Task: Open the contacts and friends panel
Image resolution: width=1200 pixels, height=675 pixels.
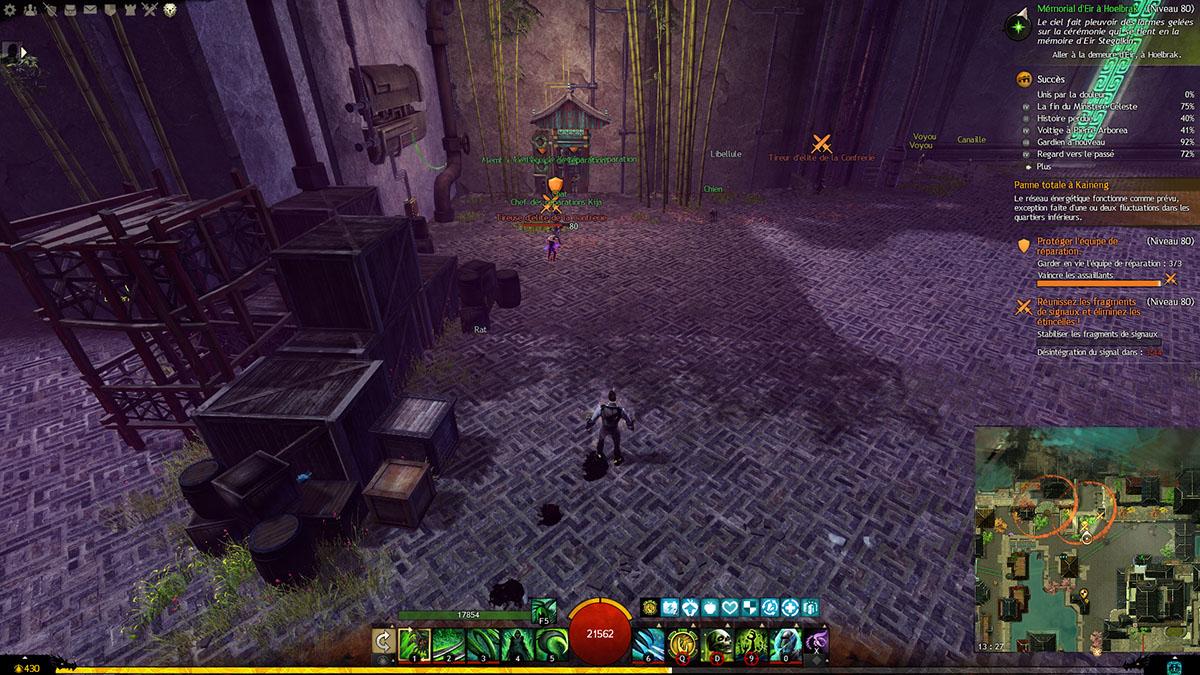Action: pyautogui.click(x=29, y=10)
